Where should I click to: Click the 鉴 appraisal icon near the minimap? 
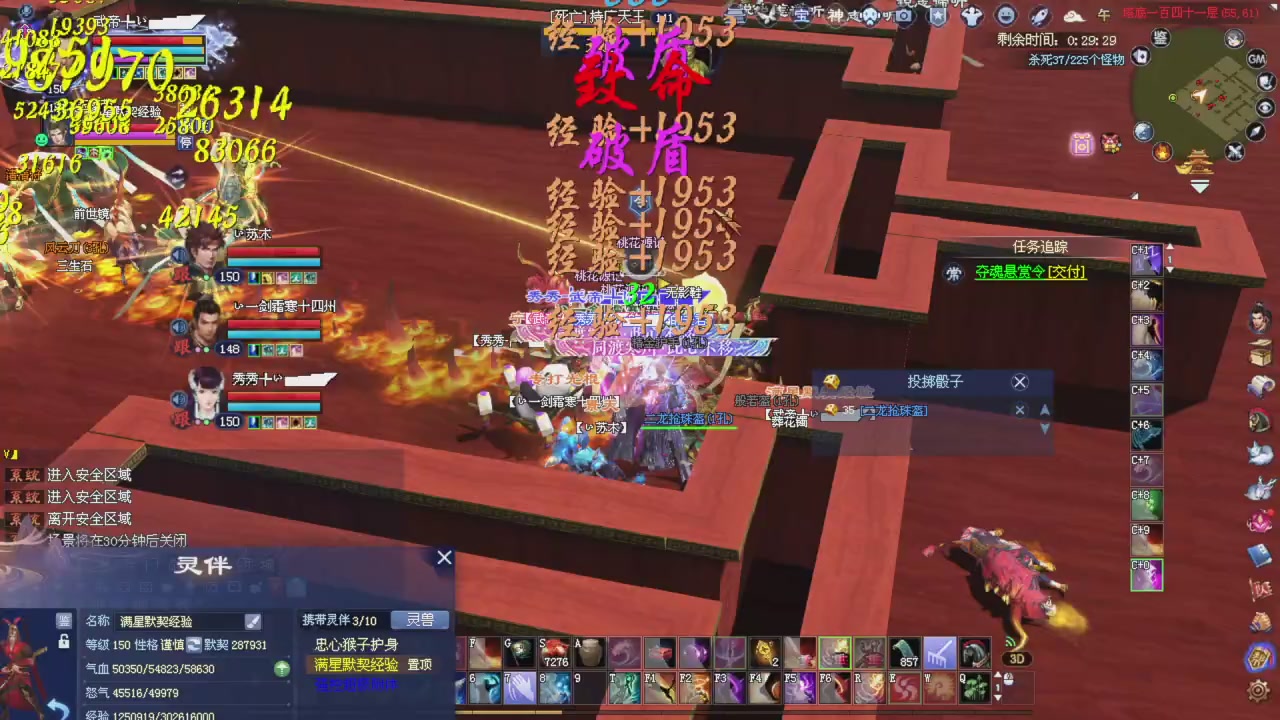point(1160,37)
